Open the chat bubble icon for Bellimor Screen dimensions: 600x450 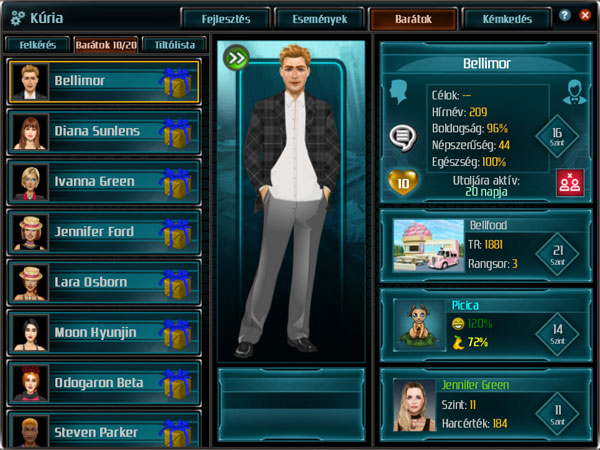pos(401,135)
